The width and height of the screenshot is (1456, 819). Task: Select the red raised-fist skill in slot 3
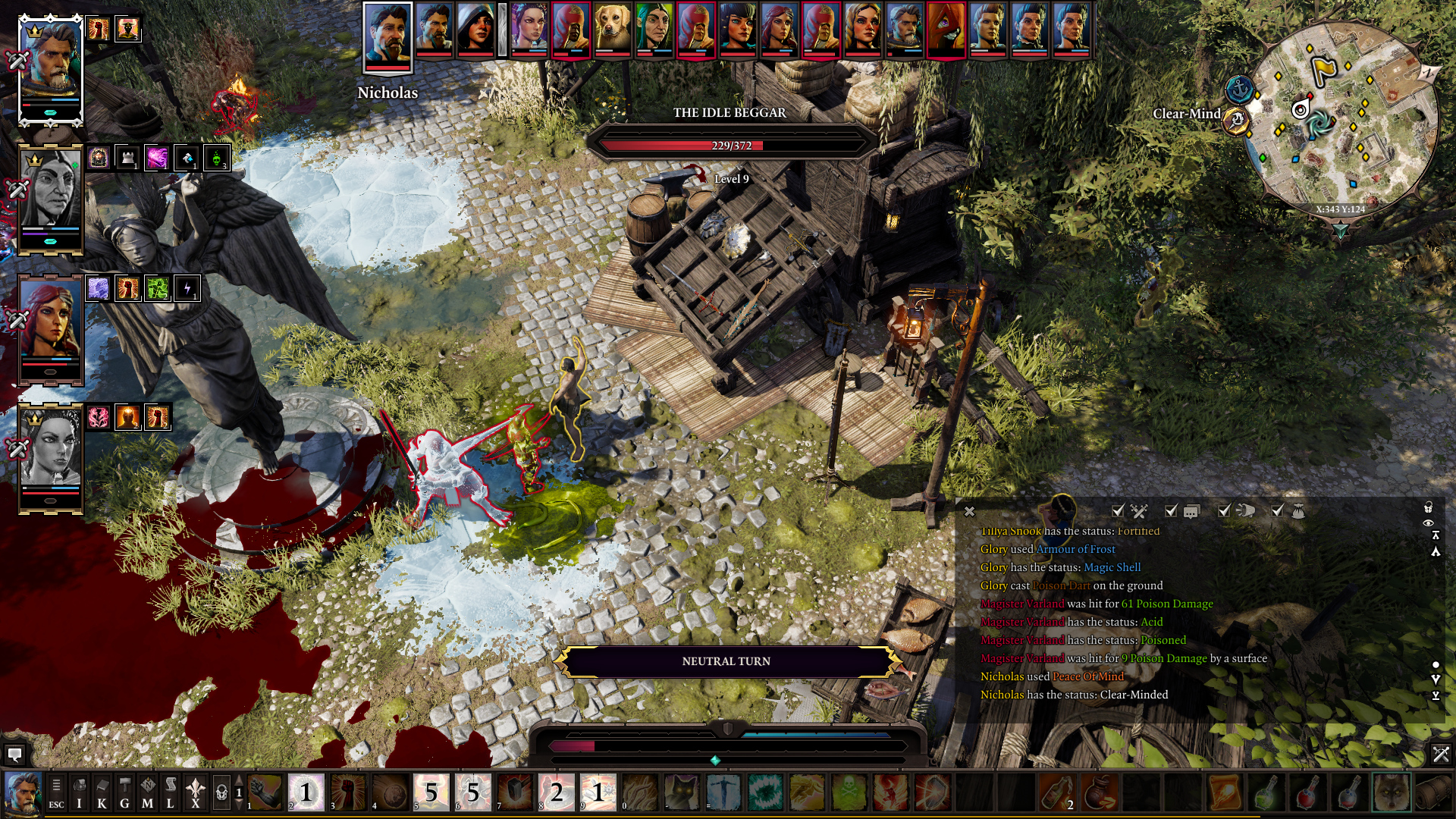348,793
